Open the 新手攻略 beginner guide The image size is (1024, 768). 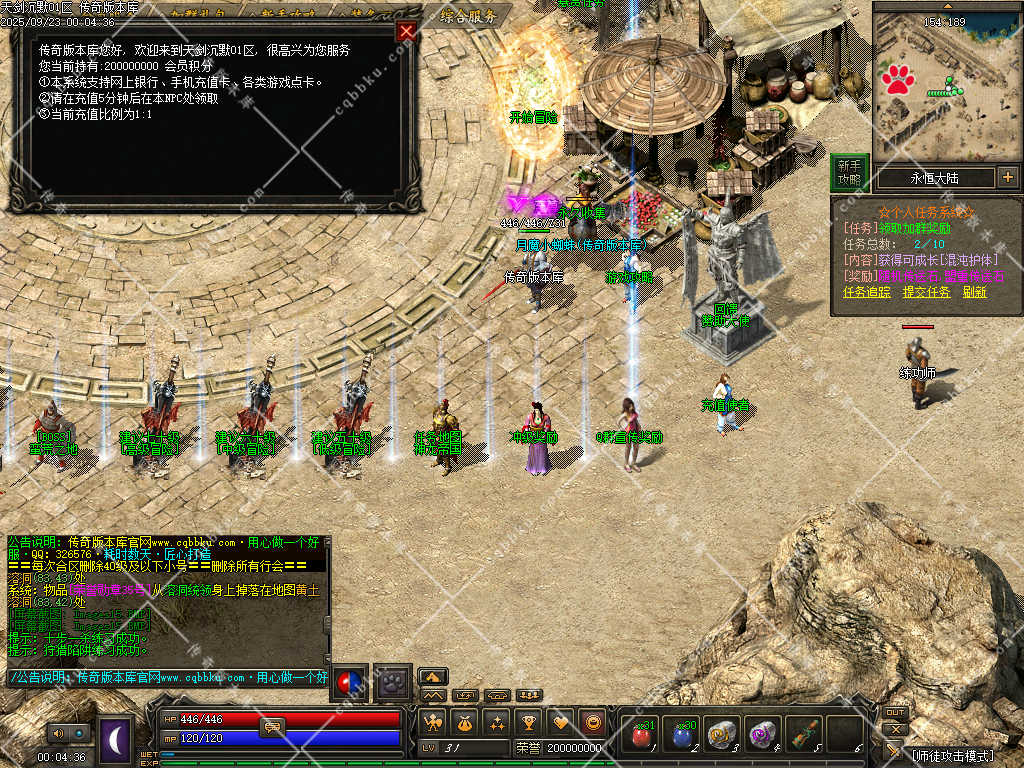[849, 172]
